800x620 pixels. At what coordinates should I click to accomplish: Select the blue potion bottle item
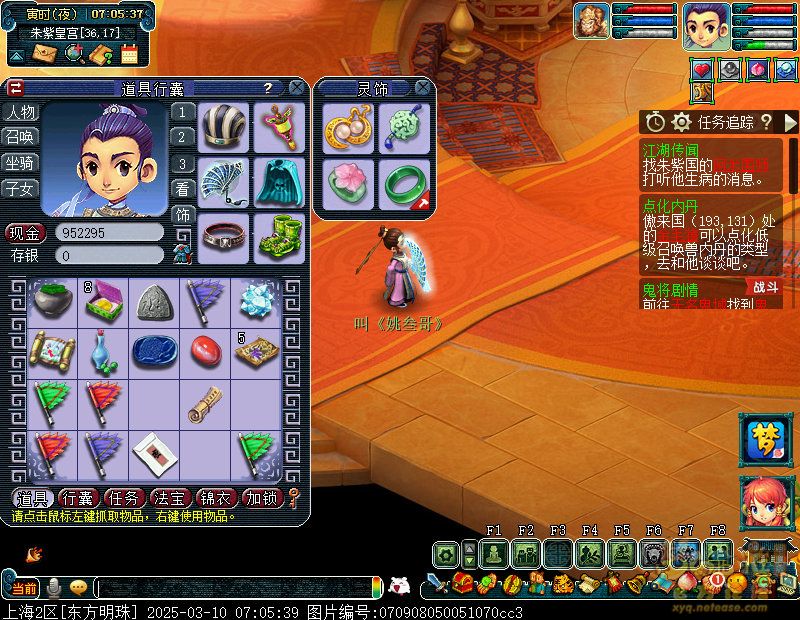(x=101, y=350)
